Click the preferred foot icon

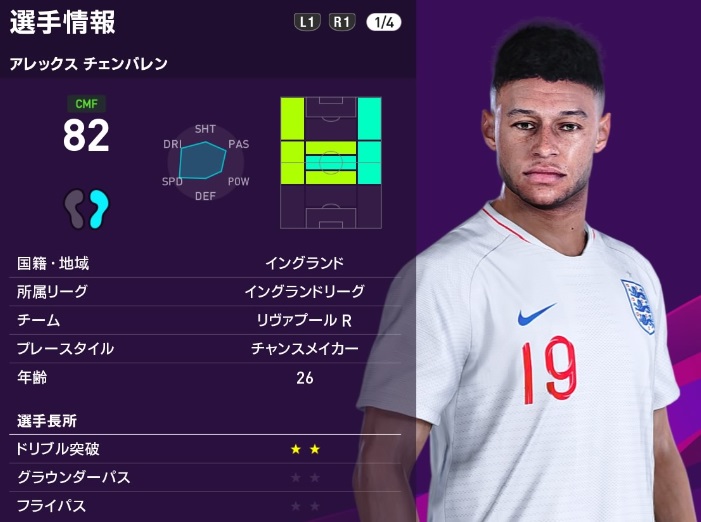pyautogui.click(x=86, y=208)
